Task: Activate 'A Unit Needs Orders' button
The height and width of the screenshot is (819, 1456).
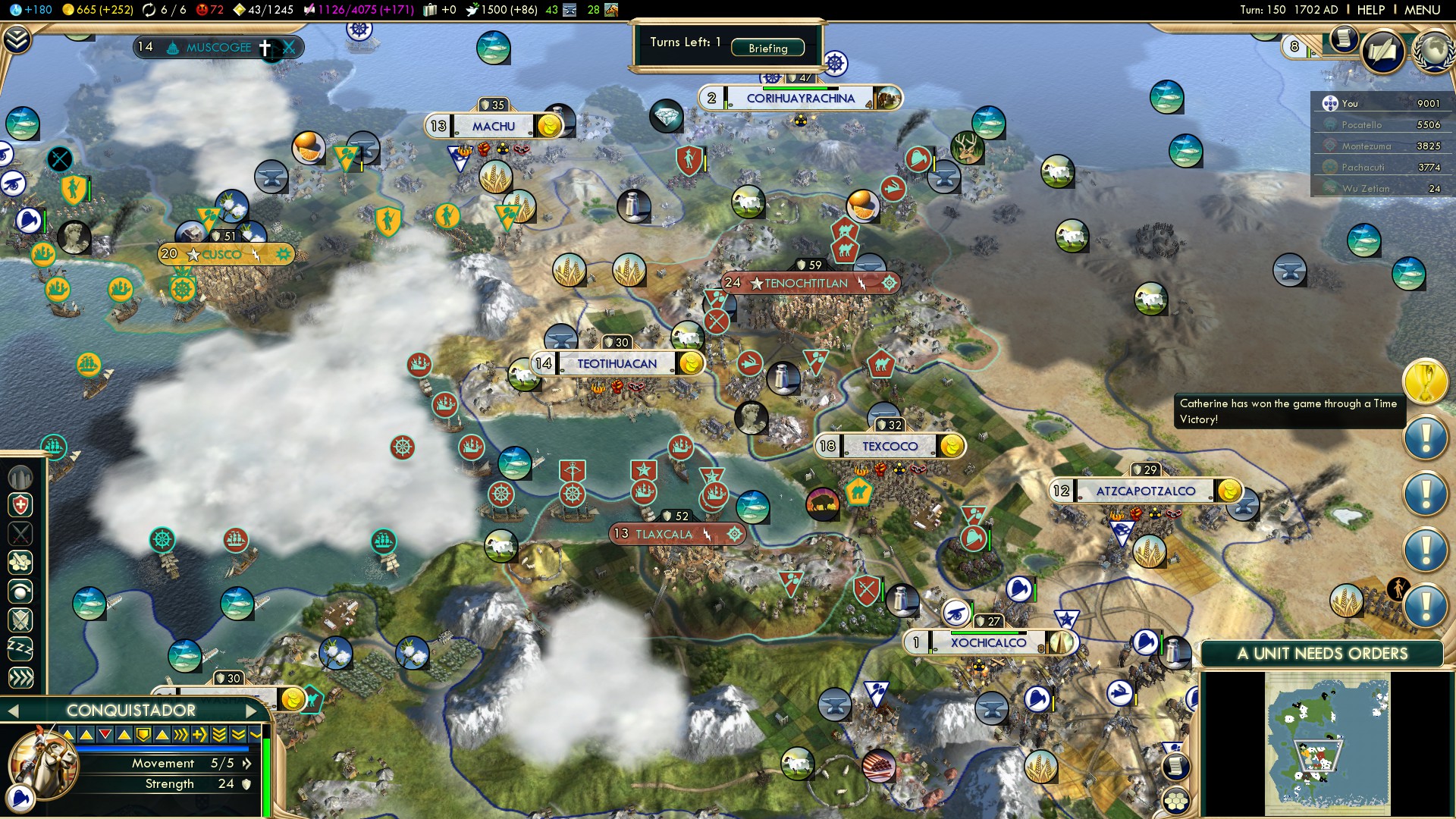Action: tap(1322, 654)
